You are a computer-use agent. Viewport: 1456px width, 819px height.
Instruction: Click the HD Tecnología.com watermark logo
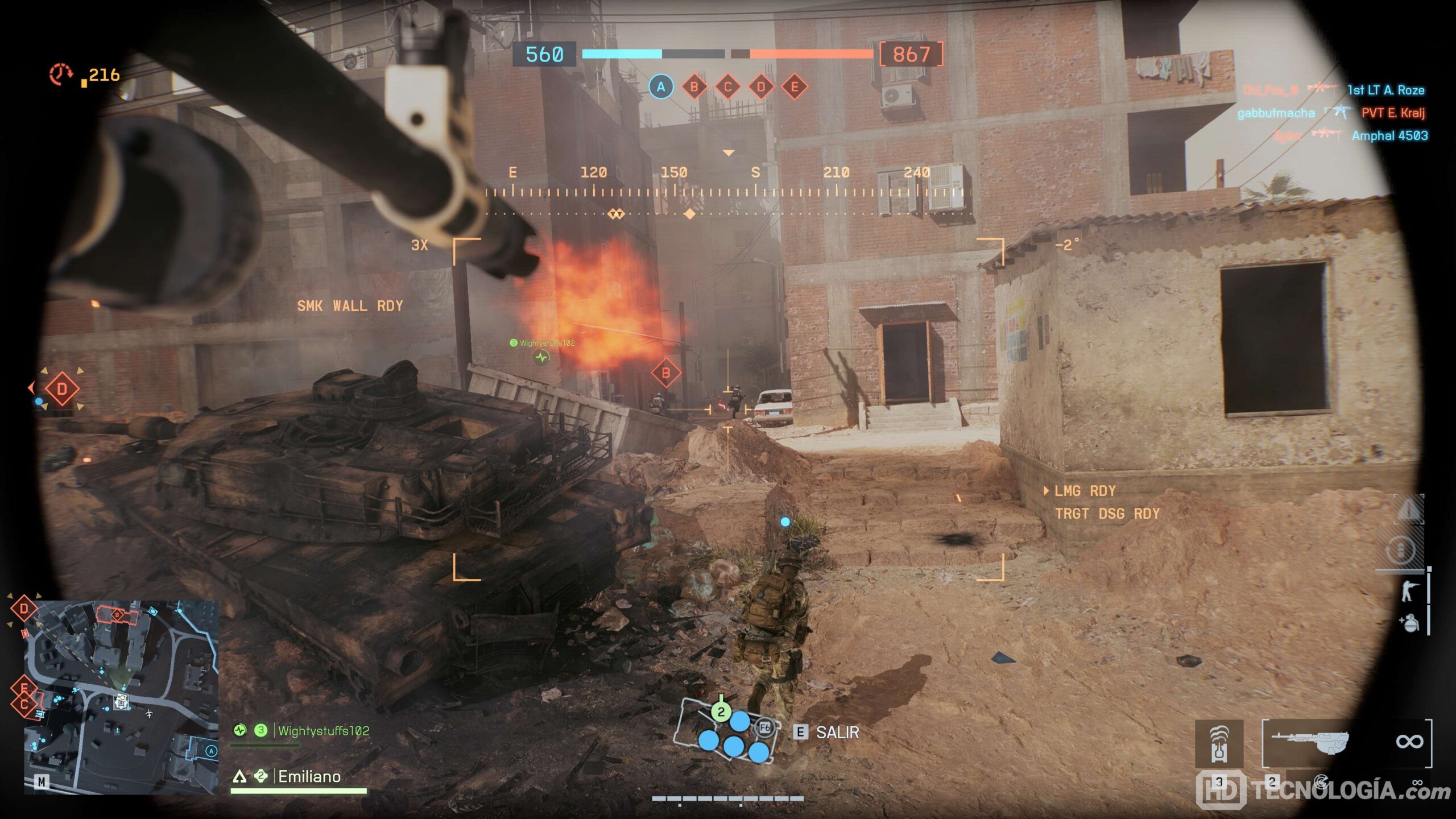[1323, 791]
